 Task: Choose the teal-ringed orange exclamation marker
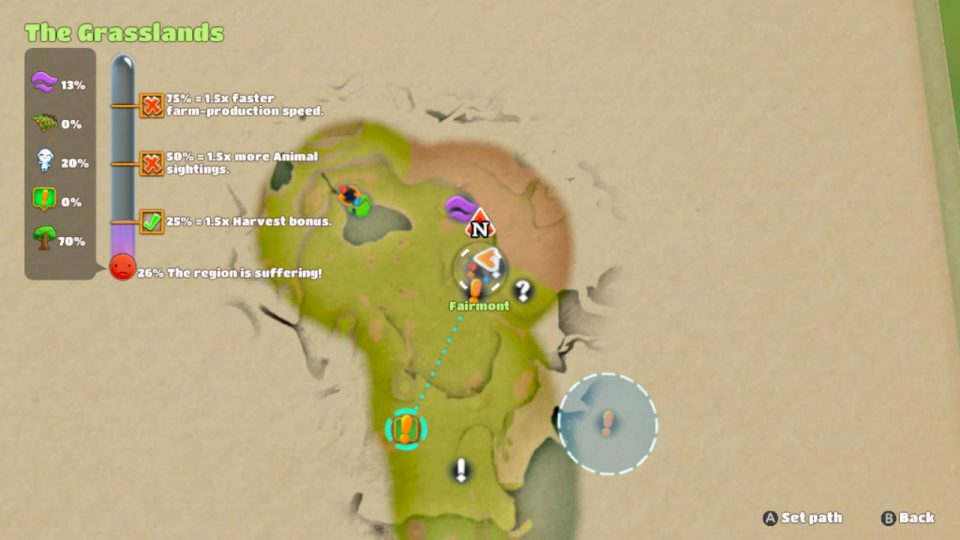click(x=405, y=429)
